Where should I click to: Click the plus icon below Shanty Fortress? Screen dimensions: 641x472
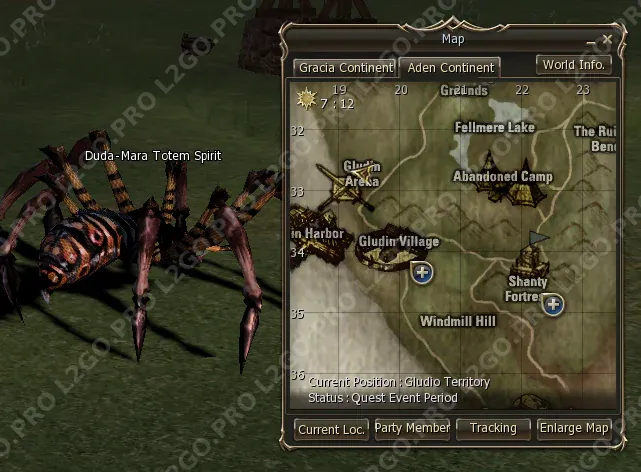coord(553,305)
